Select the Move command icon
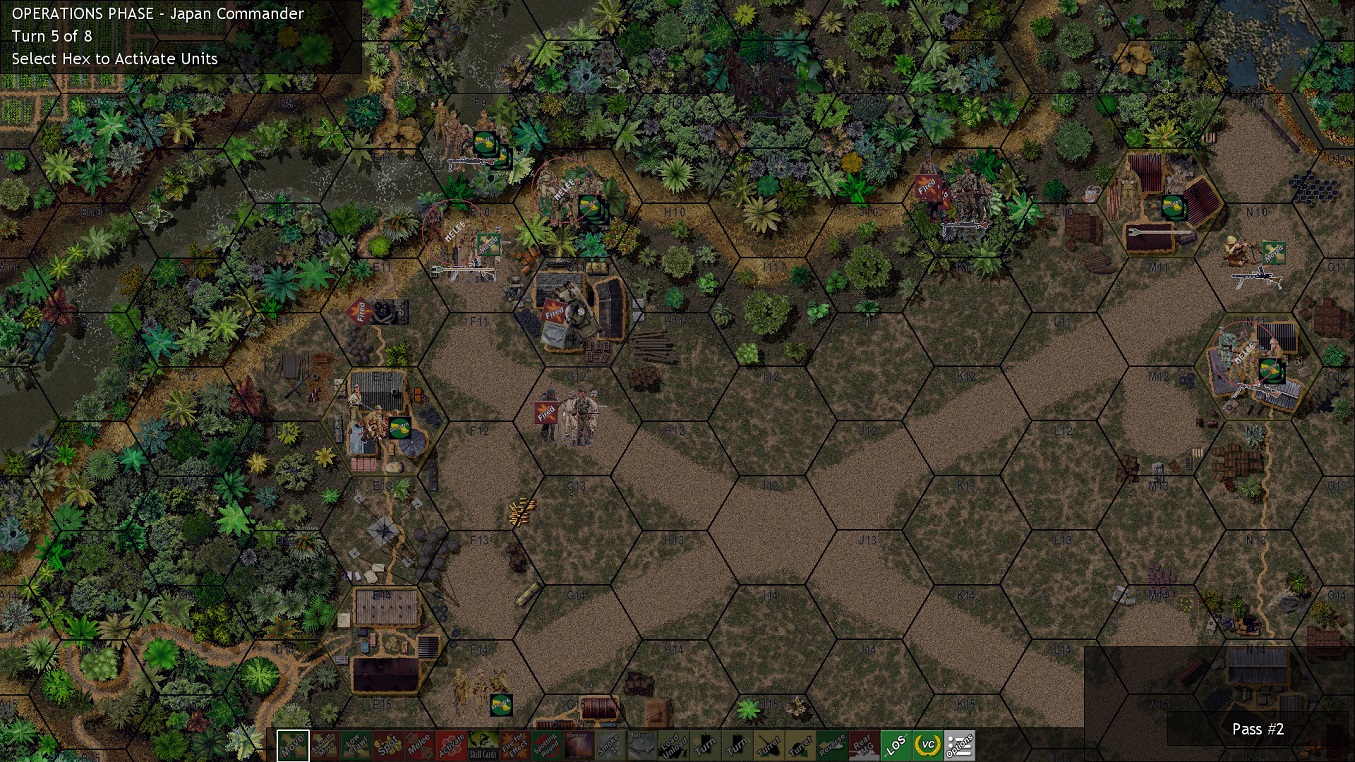 click(x=292, y=744)
